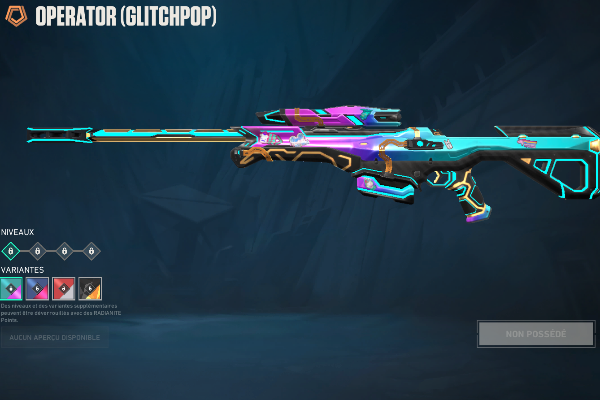Choose the black and gold variant swatch

pyautogui.click(x=90, y=289)
